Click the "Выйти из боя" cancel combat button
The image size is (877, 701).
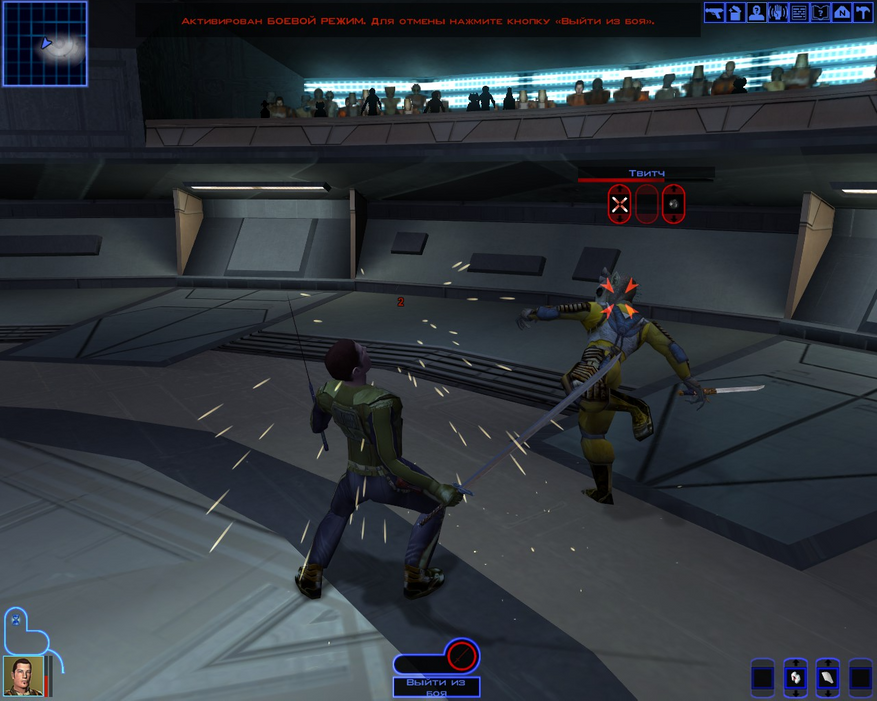pos(436,687)
